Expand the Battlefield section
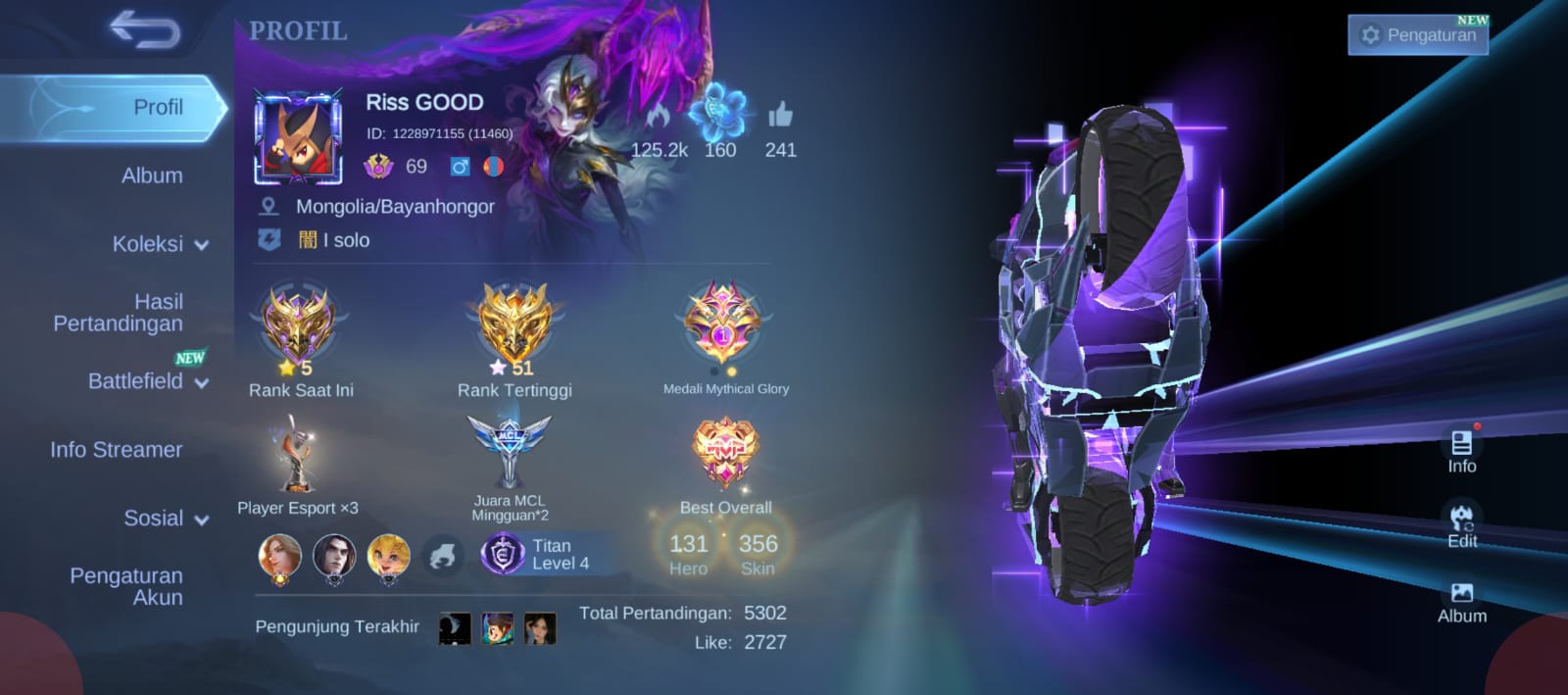This screenshot has width=1568, height=695. click(x=147, y=381)
